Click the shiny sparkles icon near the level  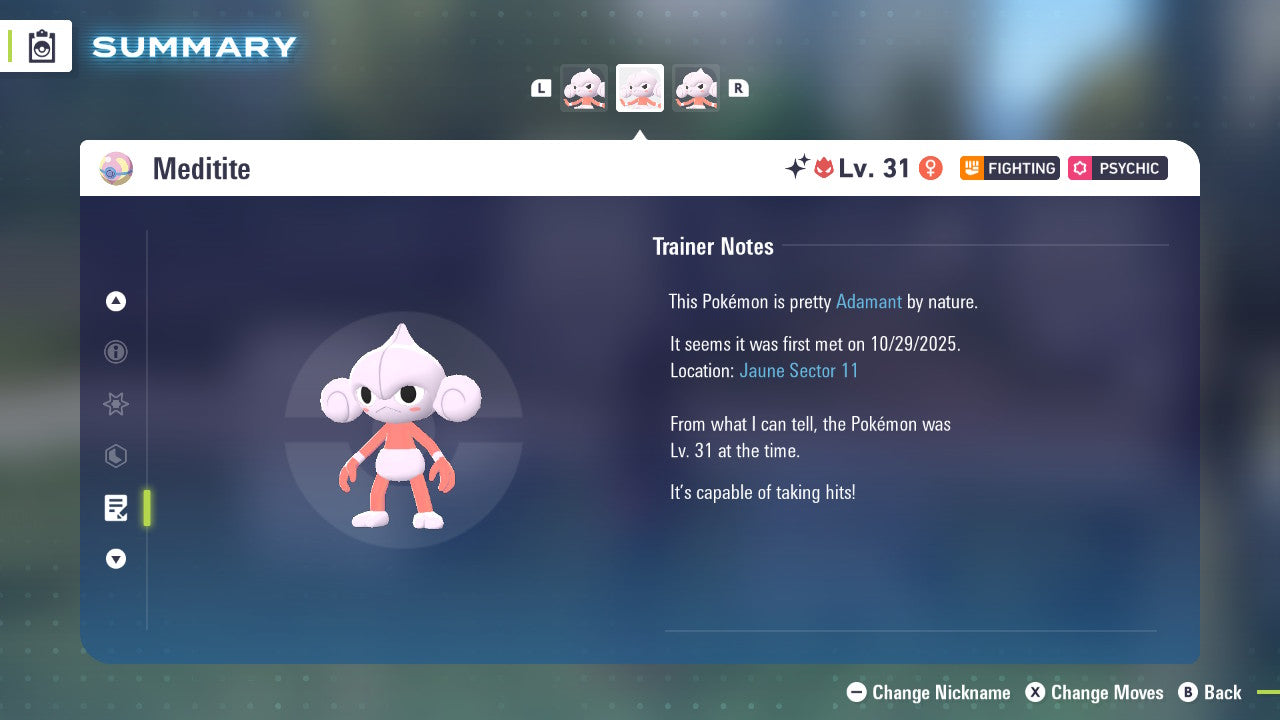[795, 167]
